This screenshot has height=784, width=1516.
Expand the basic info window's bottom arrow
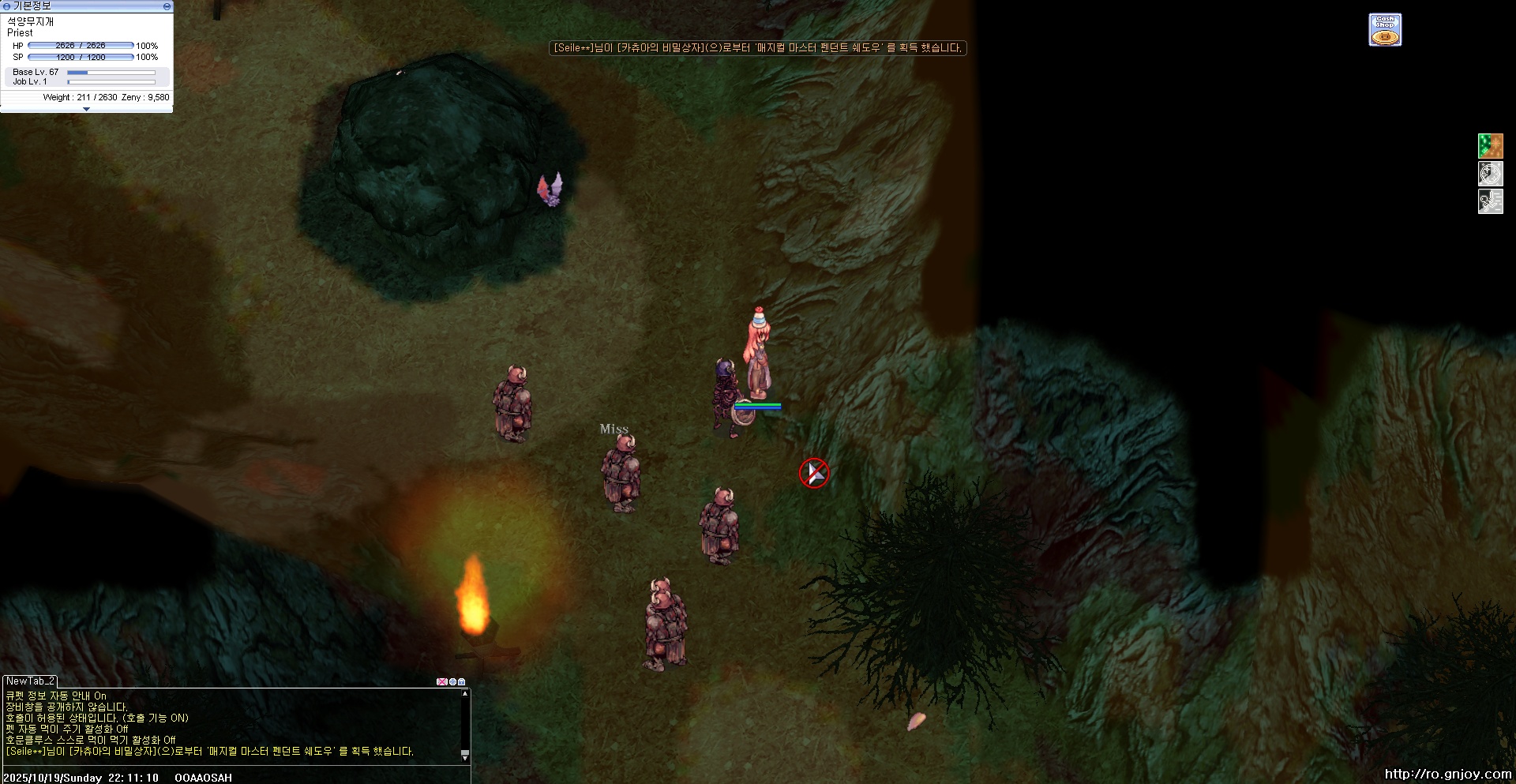[86, 110]
